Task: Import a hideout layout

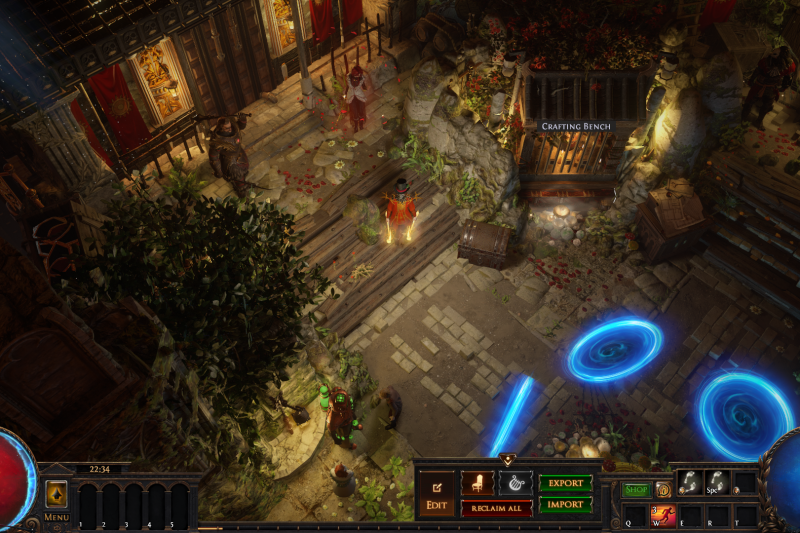Action: point(565,505)
